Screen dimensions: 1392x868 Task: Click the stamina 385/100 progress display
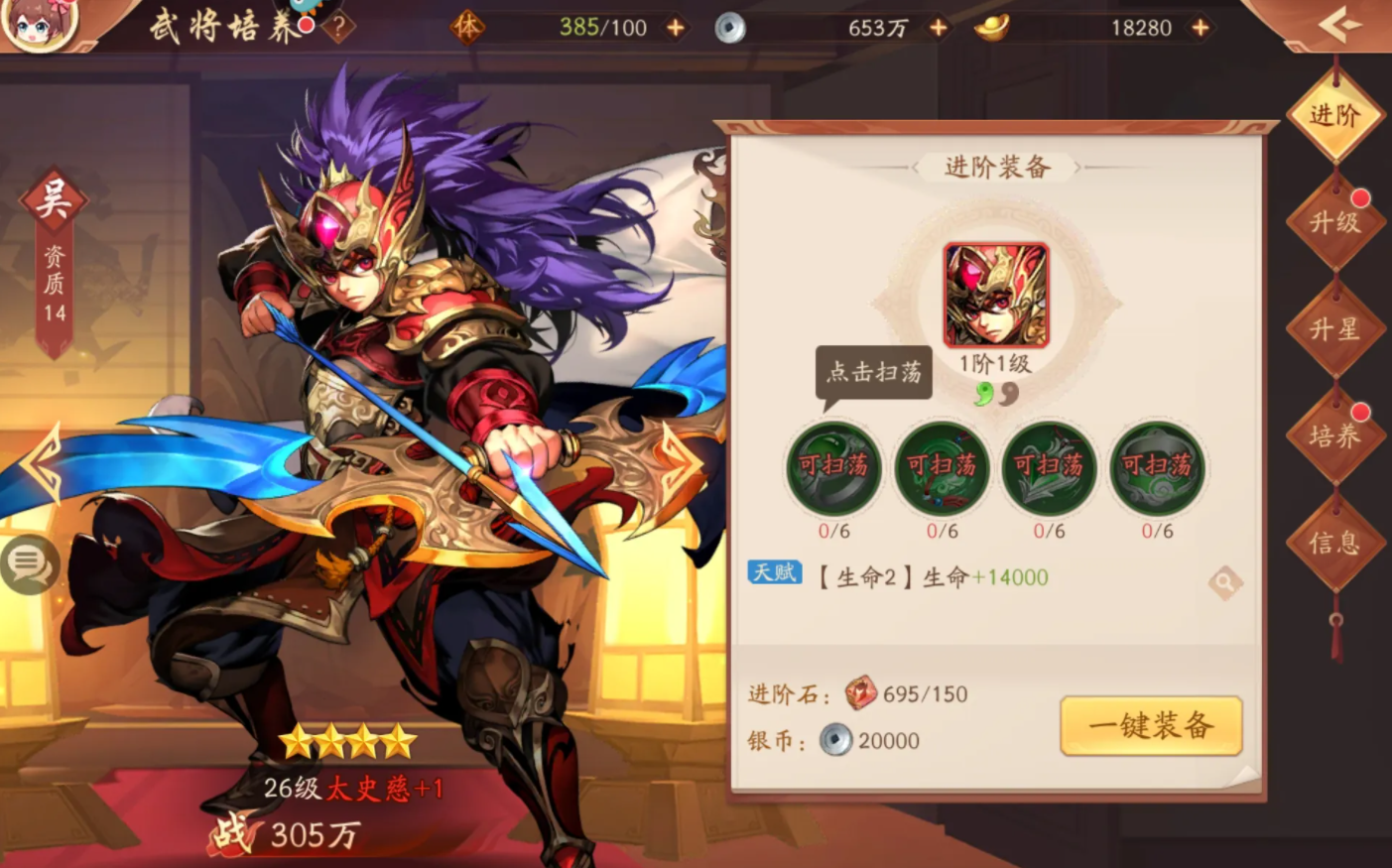pyautogui.click(x=602, y=28)
